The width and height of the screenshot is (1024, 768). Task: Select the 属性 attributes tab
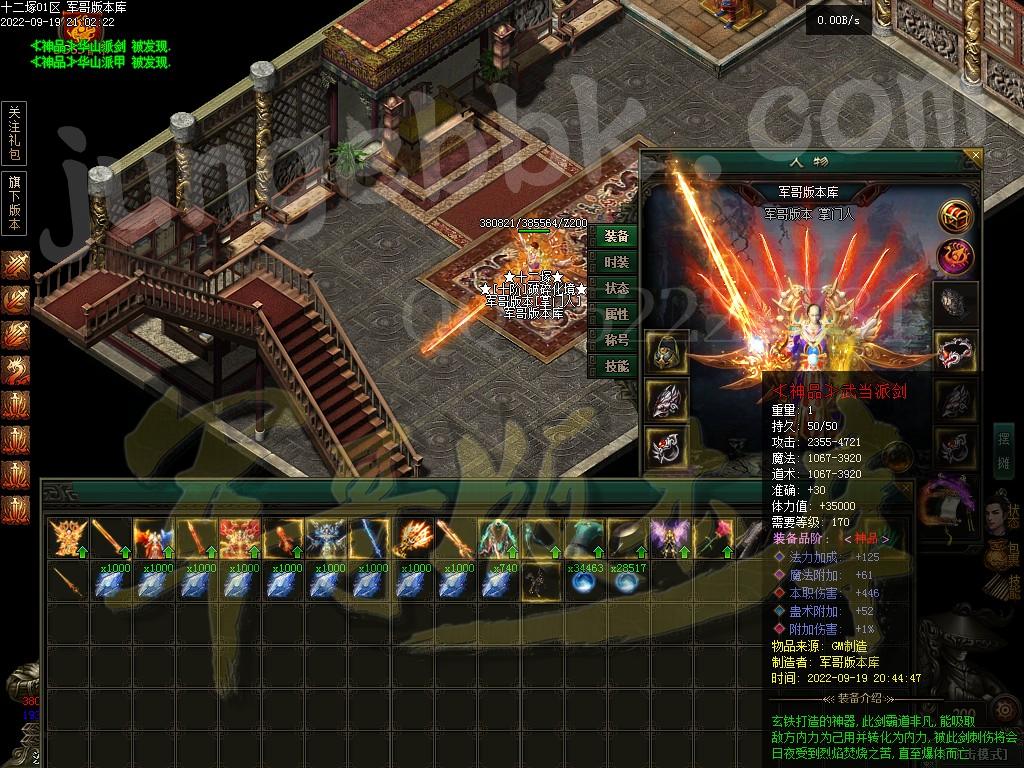617,314
